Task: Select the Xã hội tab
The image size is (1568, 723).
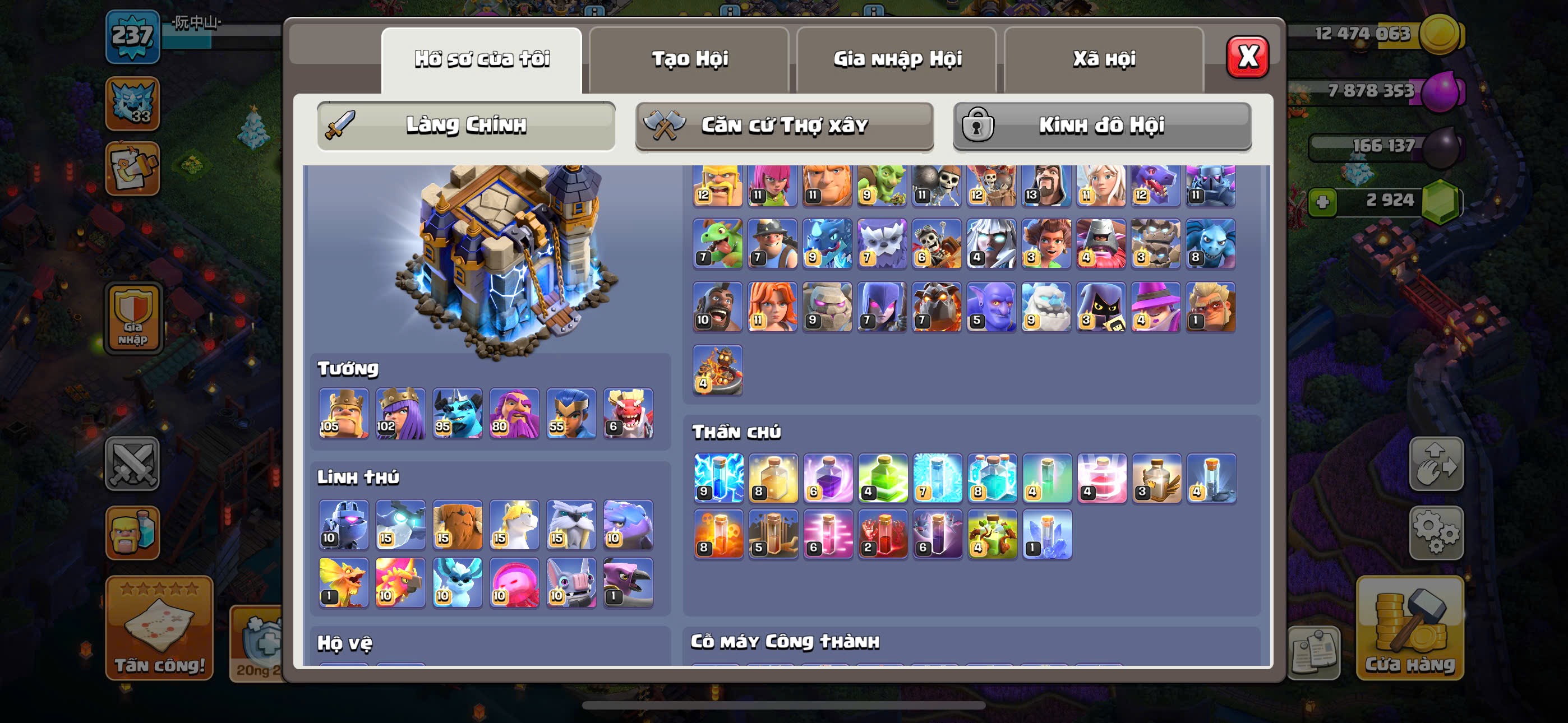Action: point(1104,59)
